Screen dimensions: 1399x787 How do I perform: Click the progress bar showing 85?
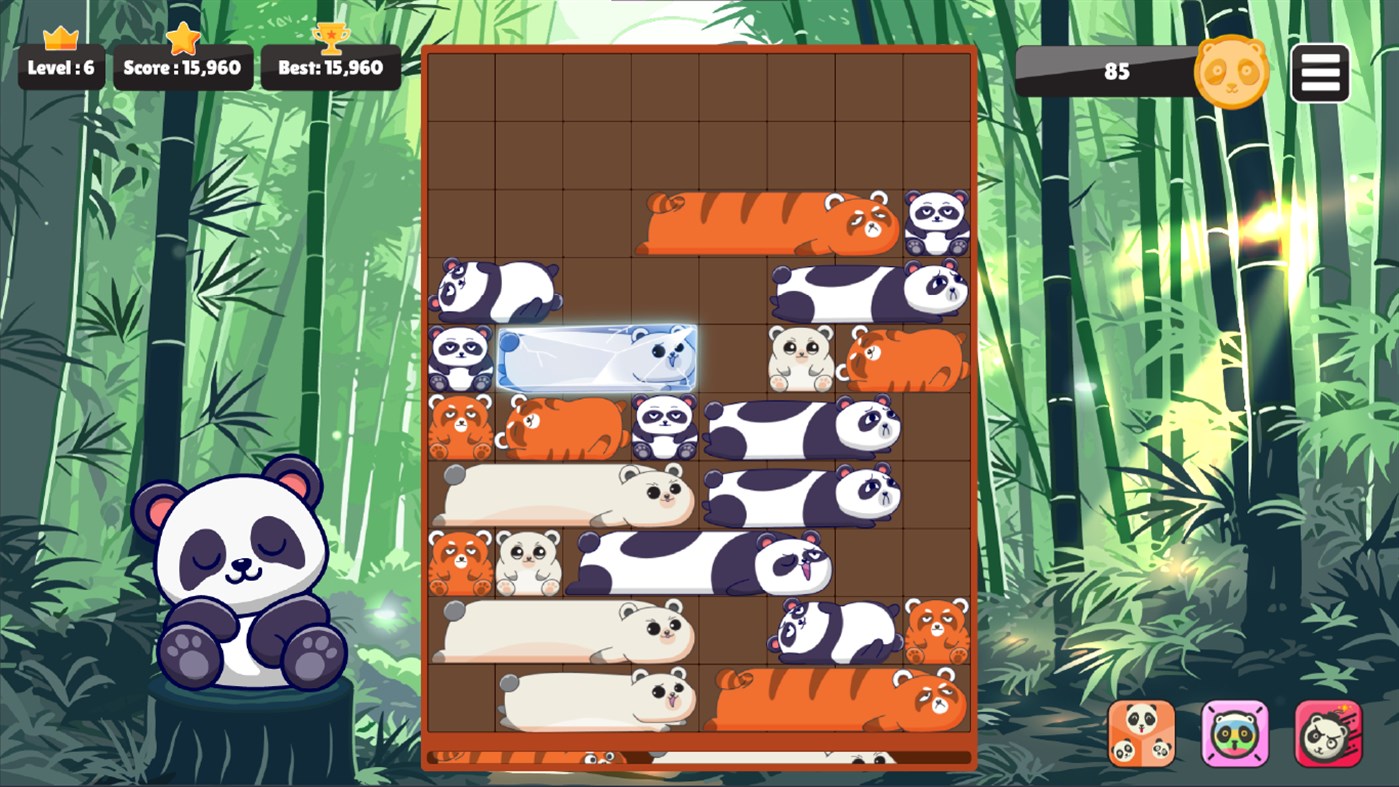pos(1118,72)
